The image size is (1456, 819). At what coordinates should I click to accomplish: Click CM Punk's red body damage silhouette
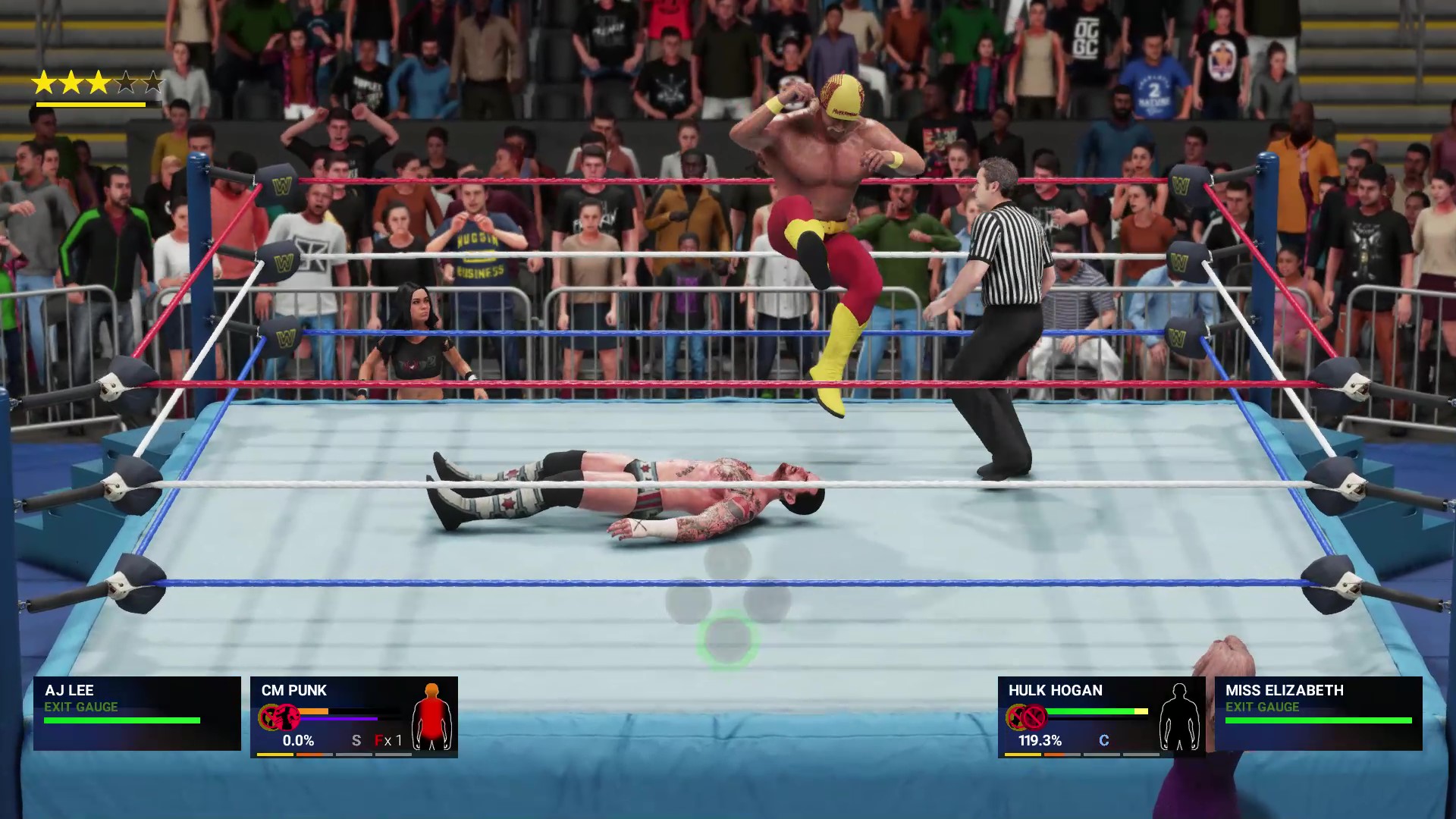coord(431,717)
